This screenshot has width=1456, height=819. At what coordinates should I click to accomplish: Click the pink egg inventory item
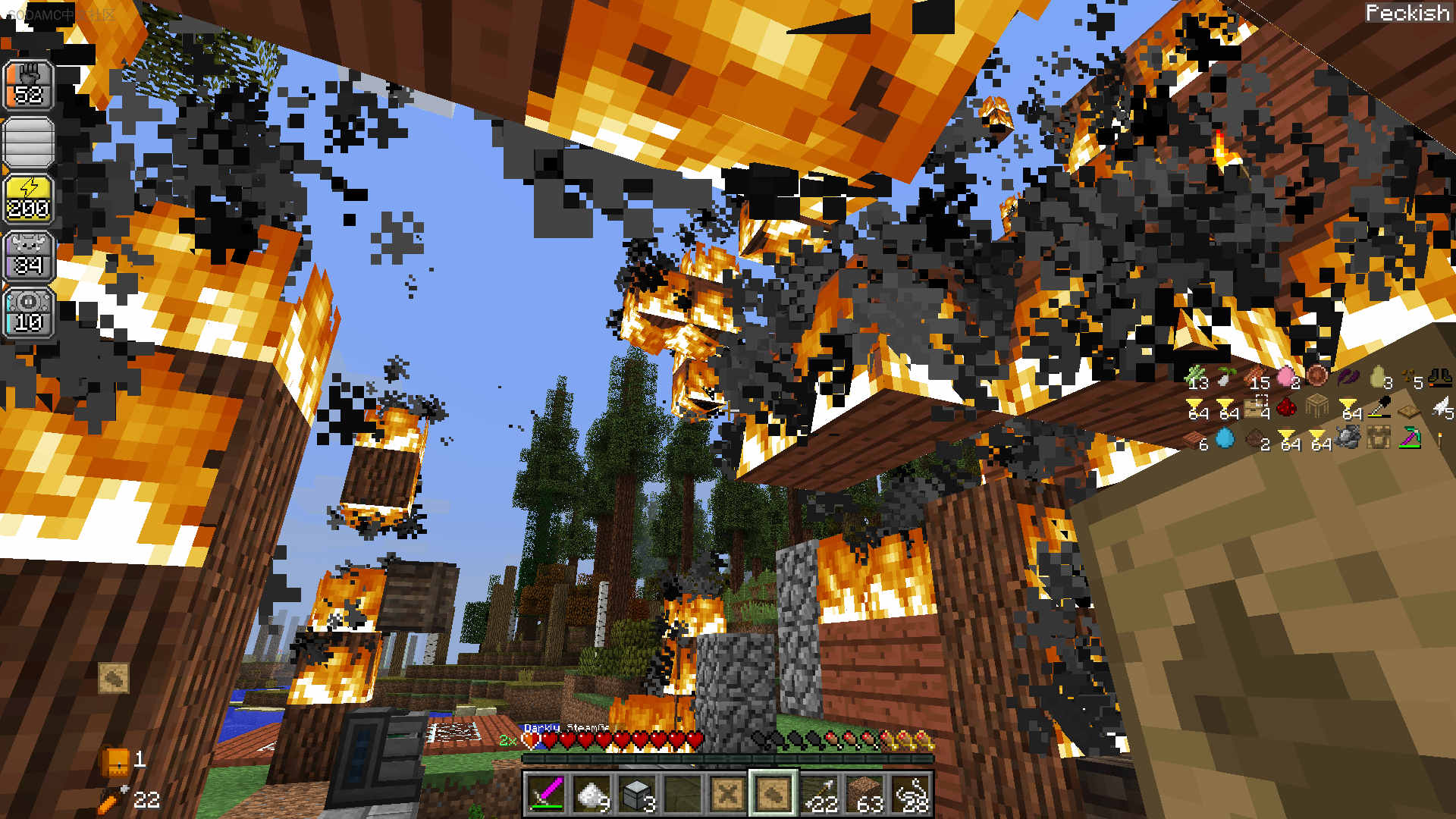point(1286,377)
